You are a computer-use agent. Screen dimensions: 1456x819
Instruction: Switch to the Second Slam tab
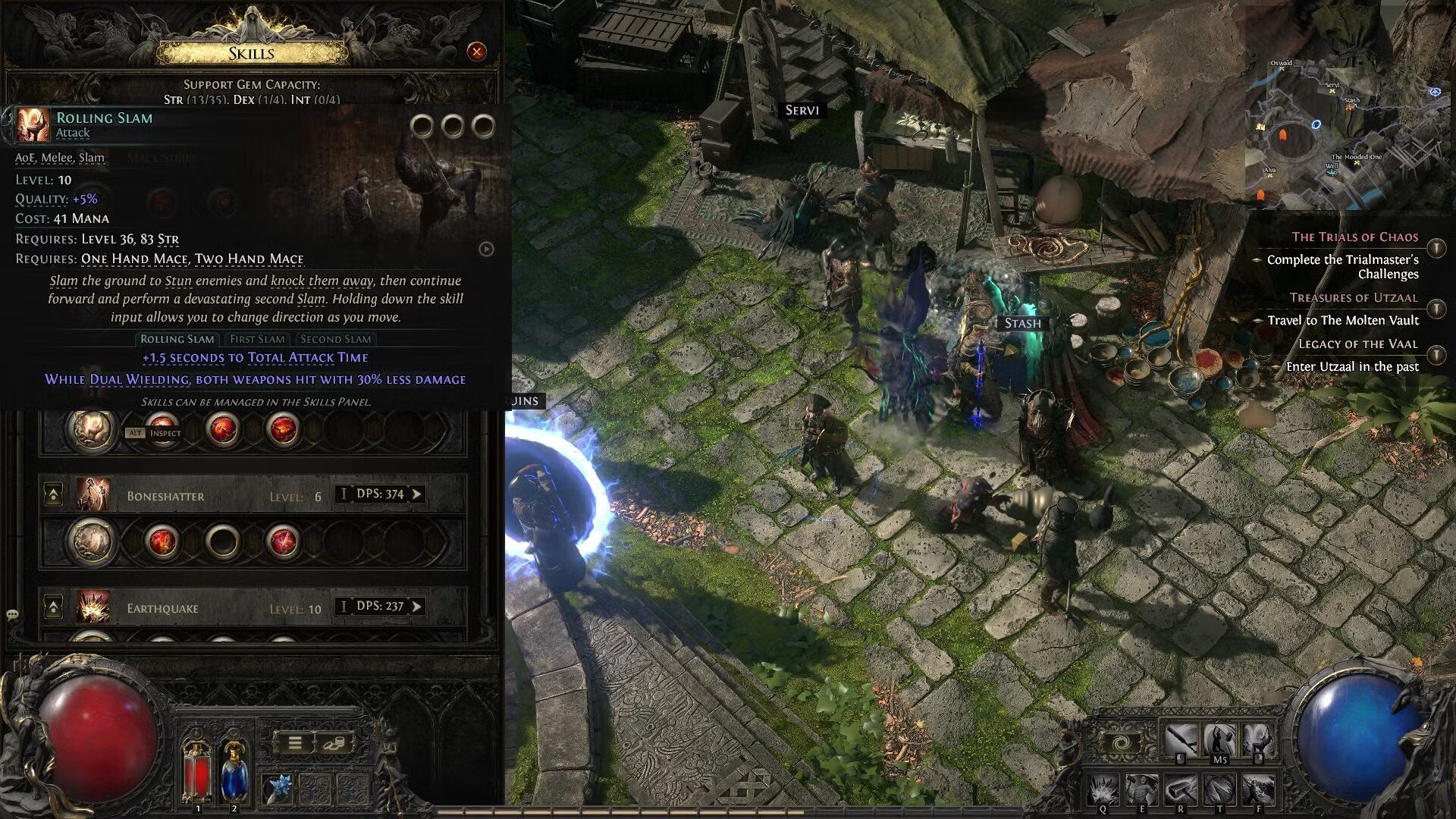(x=336, y=339)
